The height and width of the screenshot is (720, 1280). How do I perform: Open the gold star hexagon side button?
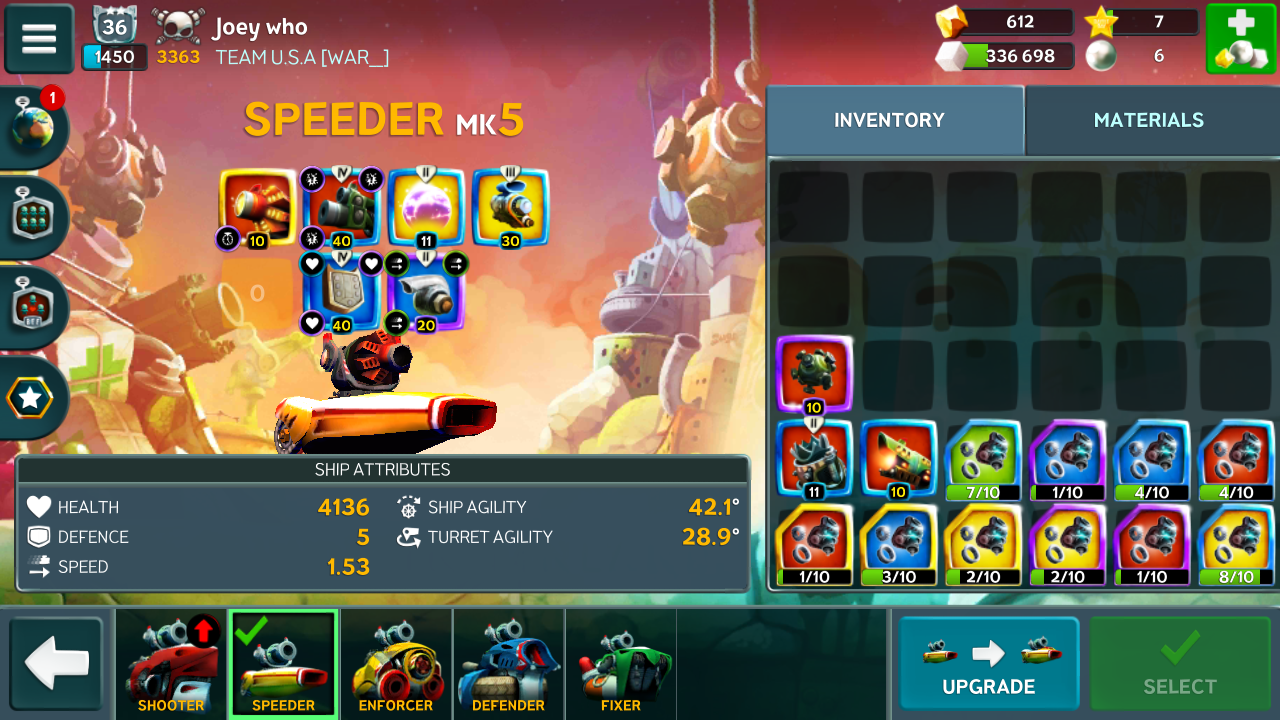coord(30,399)
